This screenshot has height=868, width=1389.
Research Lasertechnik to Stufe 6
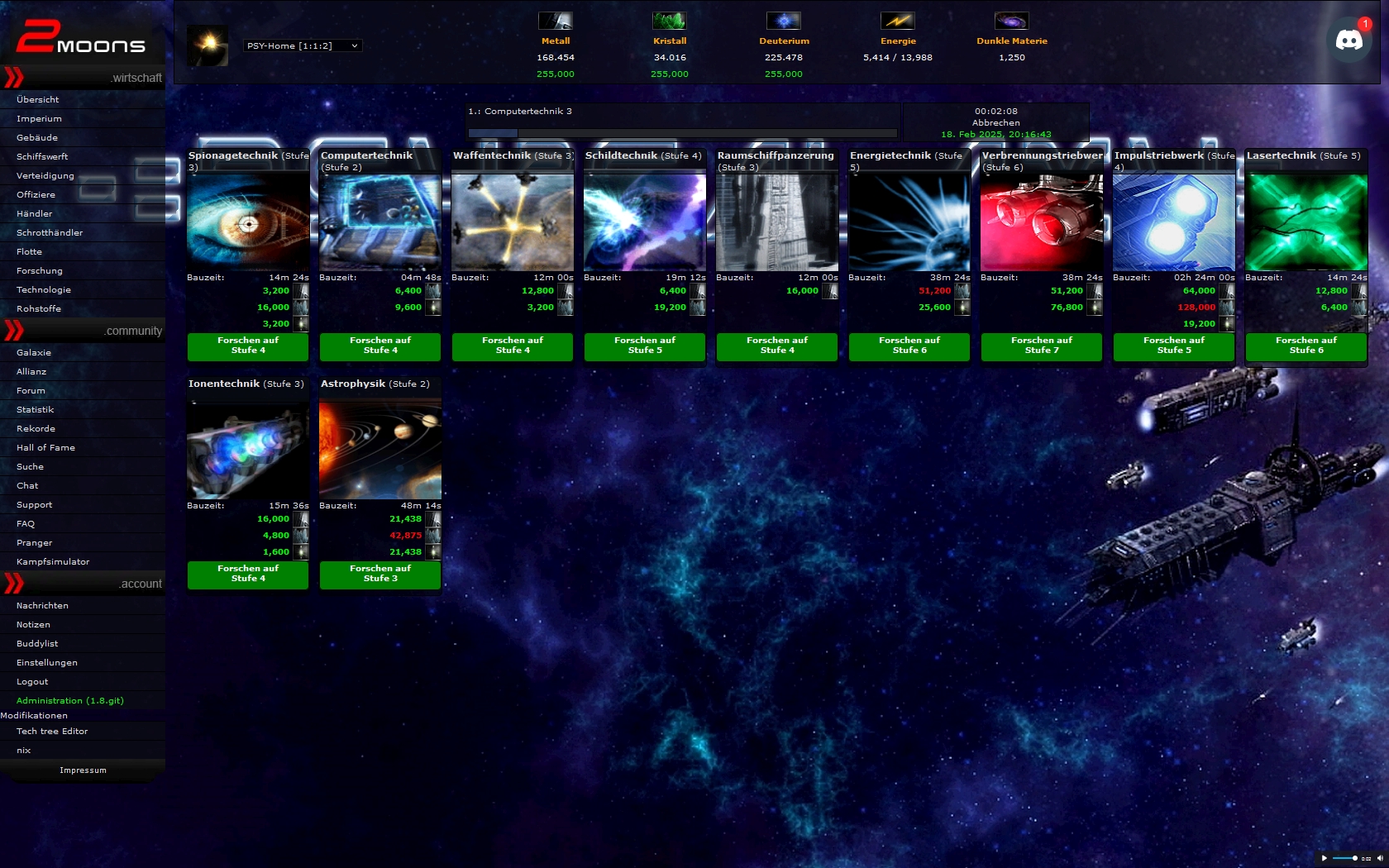1306,346
